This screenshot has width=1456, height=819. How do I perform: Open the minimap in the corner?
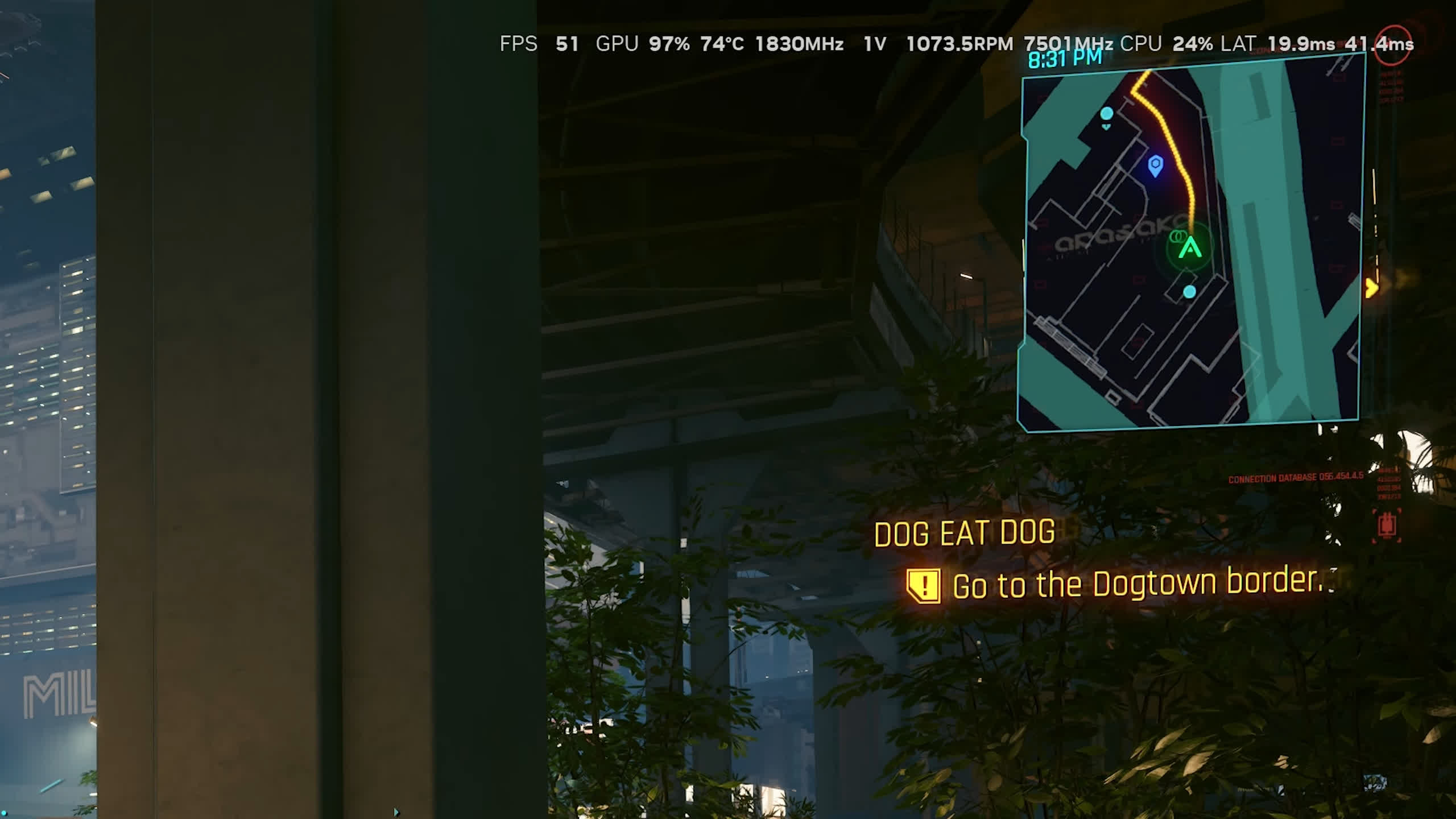(x=1192, y=245)
